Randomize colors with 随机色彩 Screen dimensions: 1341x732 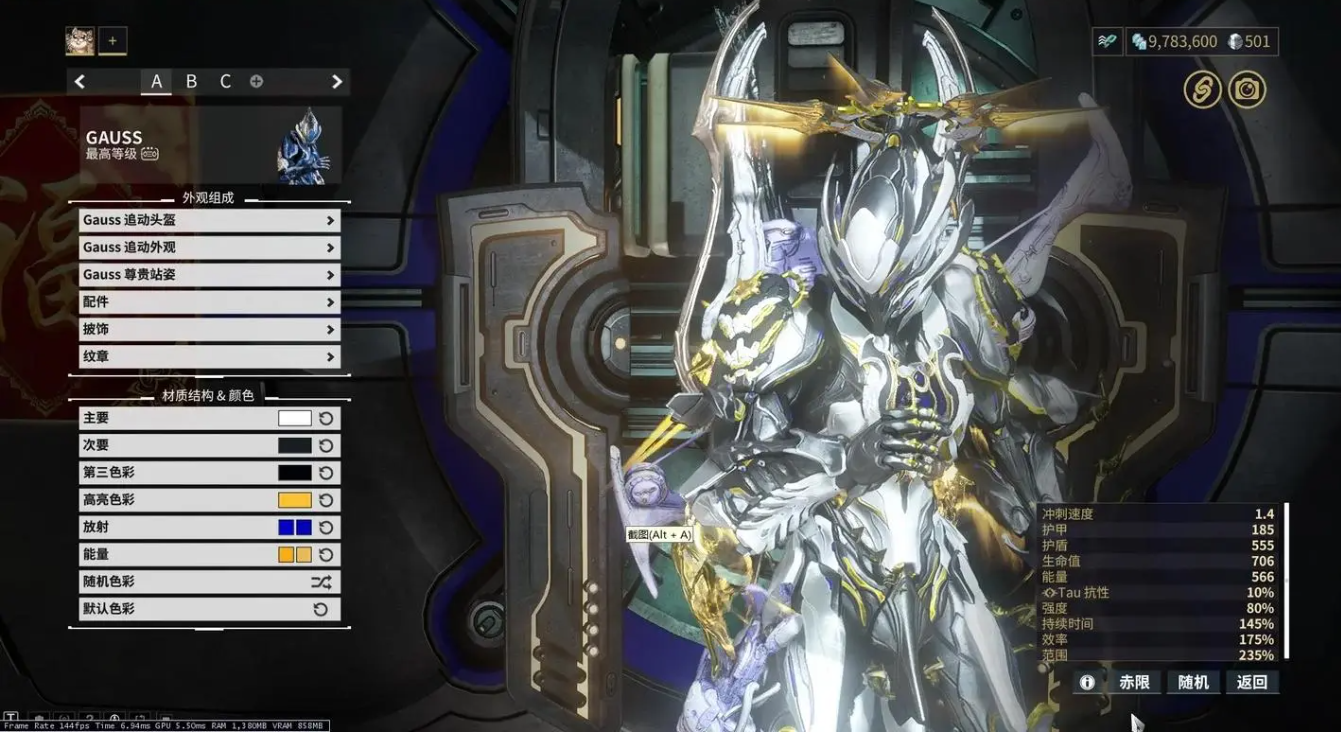click(x=209, y=582)
